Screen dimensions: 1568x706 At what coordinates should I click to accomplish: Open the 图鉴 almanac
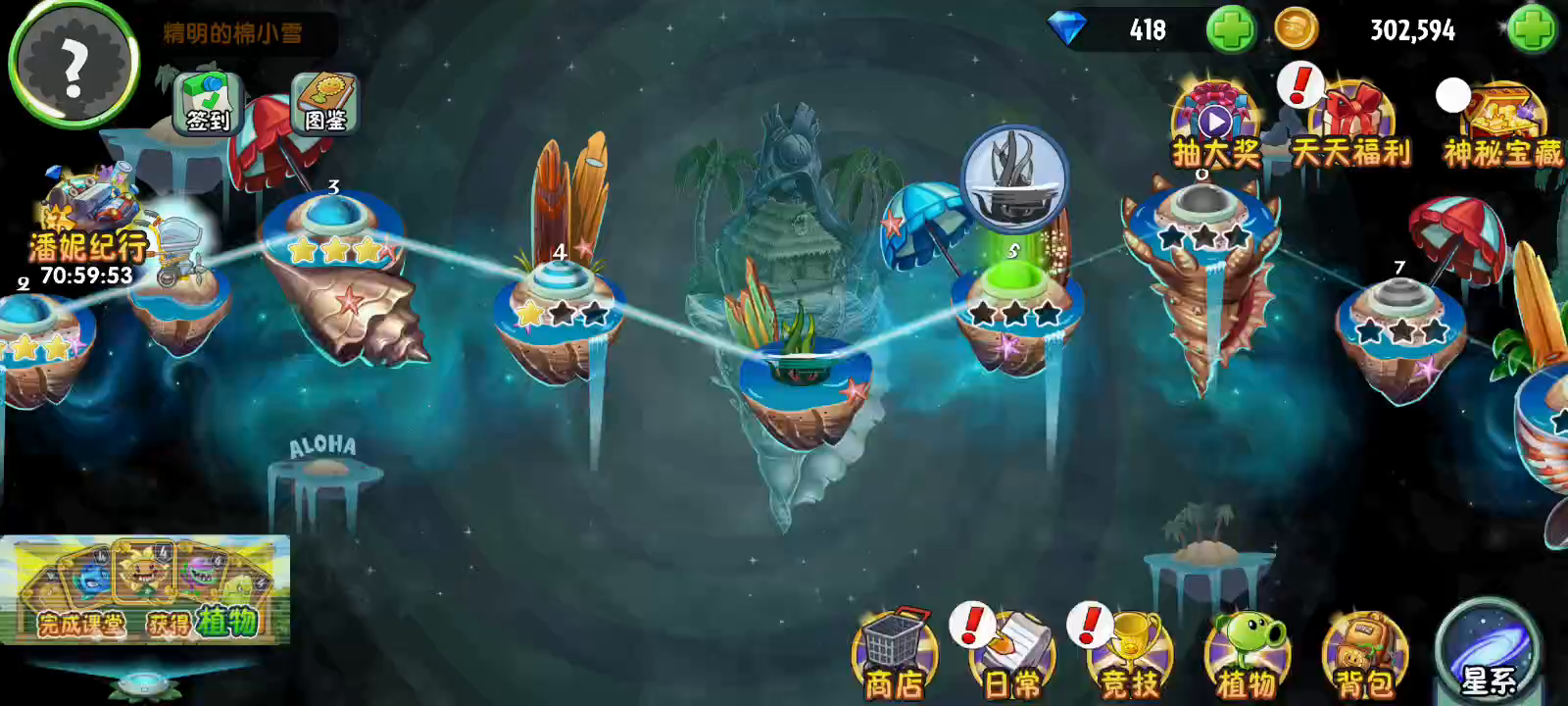pyautogui.click(x=325, y=103)
